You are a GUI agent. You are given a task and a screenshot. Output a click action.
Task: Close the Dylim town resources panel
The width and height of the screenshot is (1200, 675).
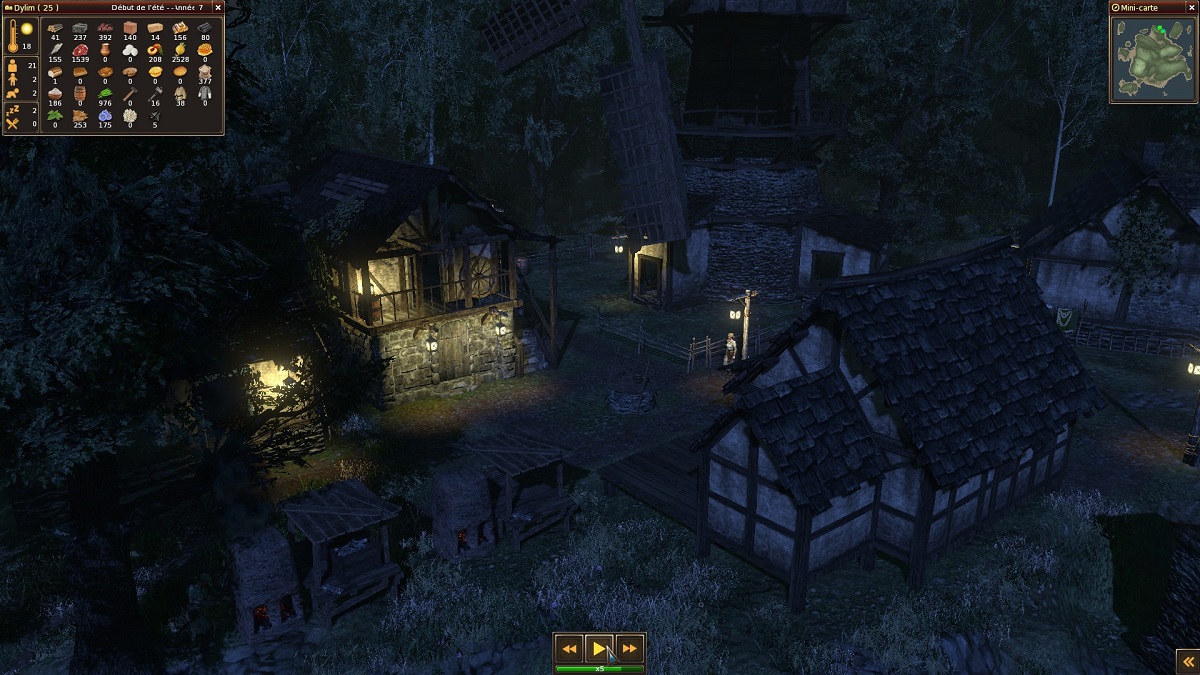tap(218, 7)
